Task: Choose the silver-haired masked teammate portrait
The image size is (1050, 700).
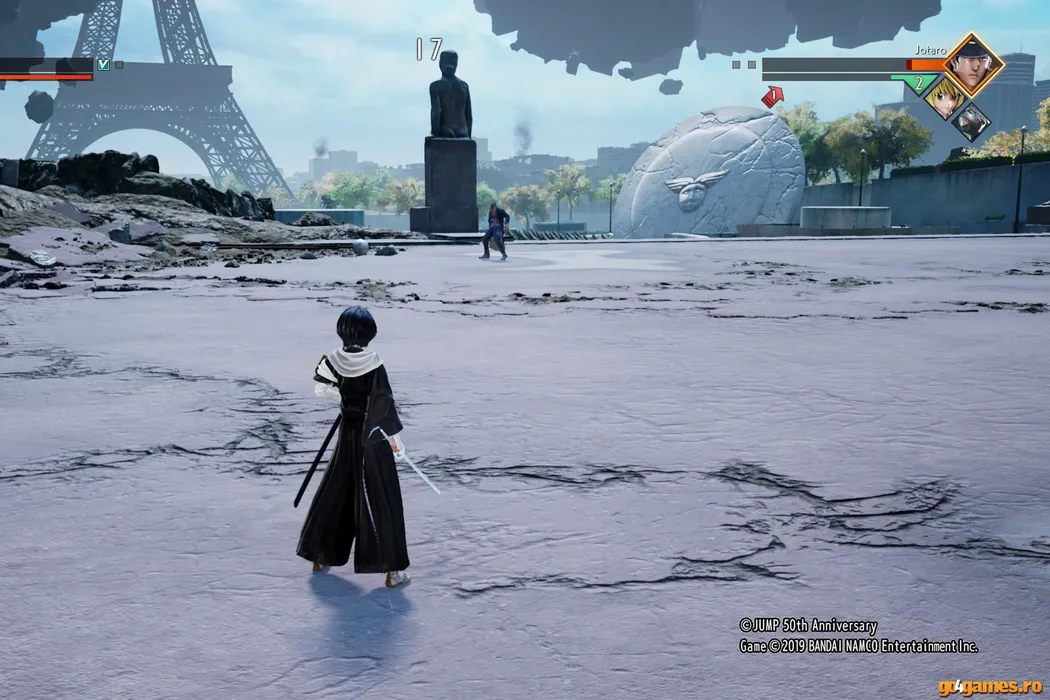Action: tap(971, 122)
